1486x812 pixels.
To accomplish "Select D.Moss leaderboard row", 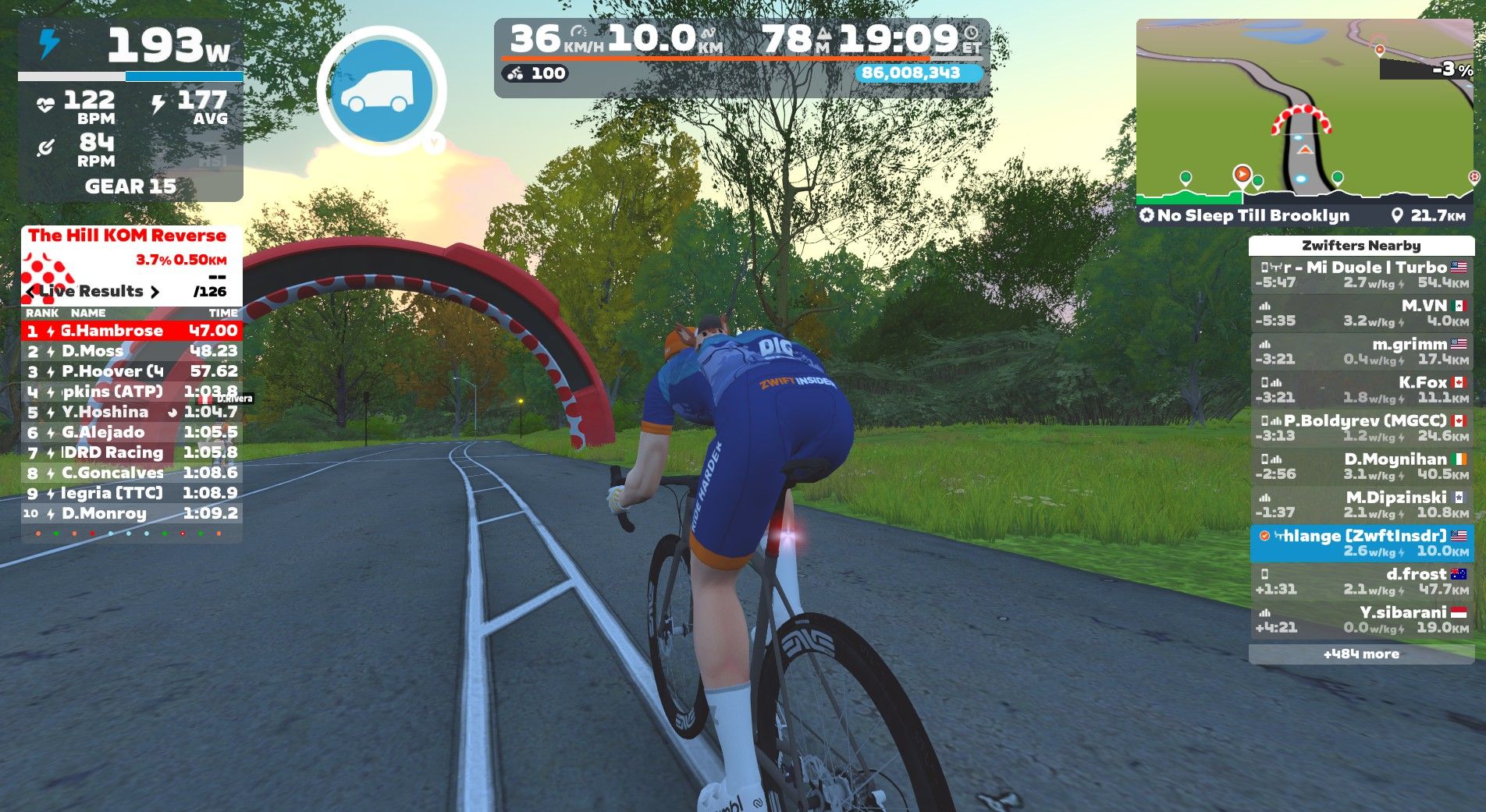I will tap(131, 351).
